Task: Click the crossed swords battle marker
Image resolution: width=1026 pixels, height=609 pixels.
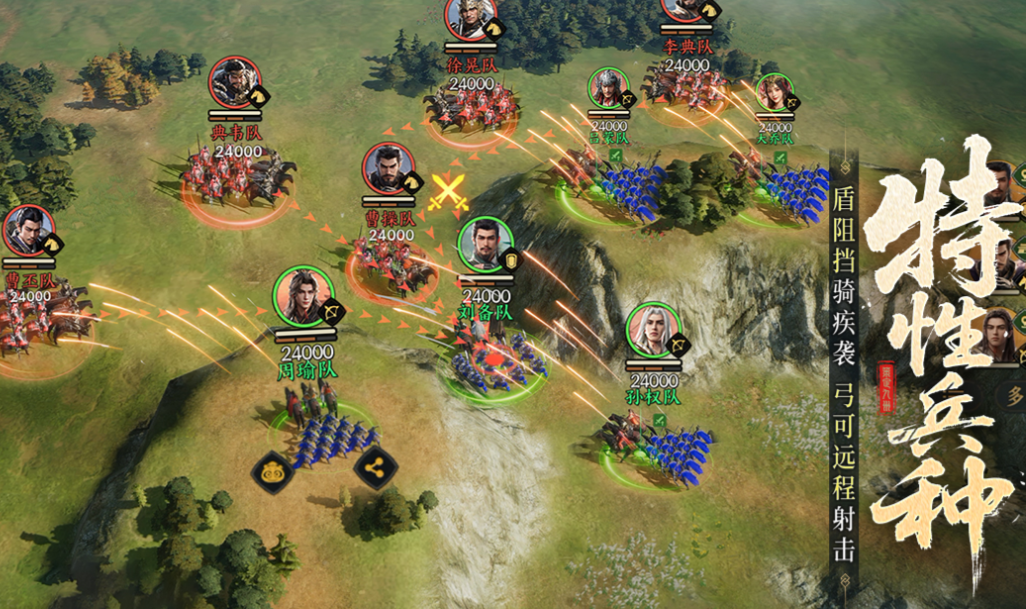Action: pyautogui.click(x=449, y=192)
